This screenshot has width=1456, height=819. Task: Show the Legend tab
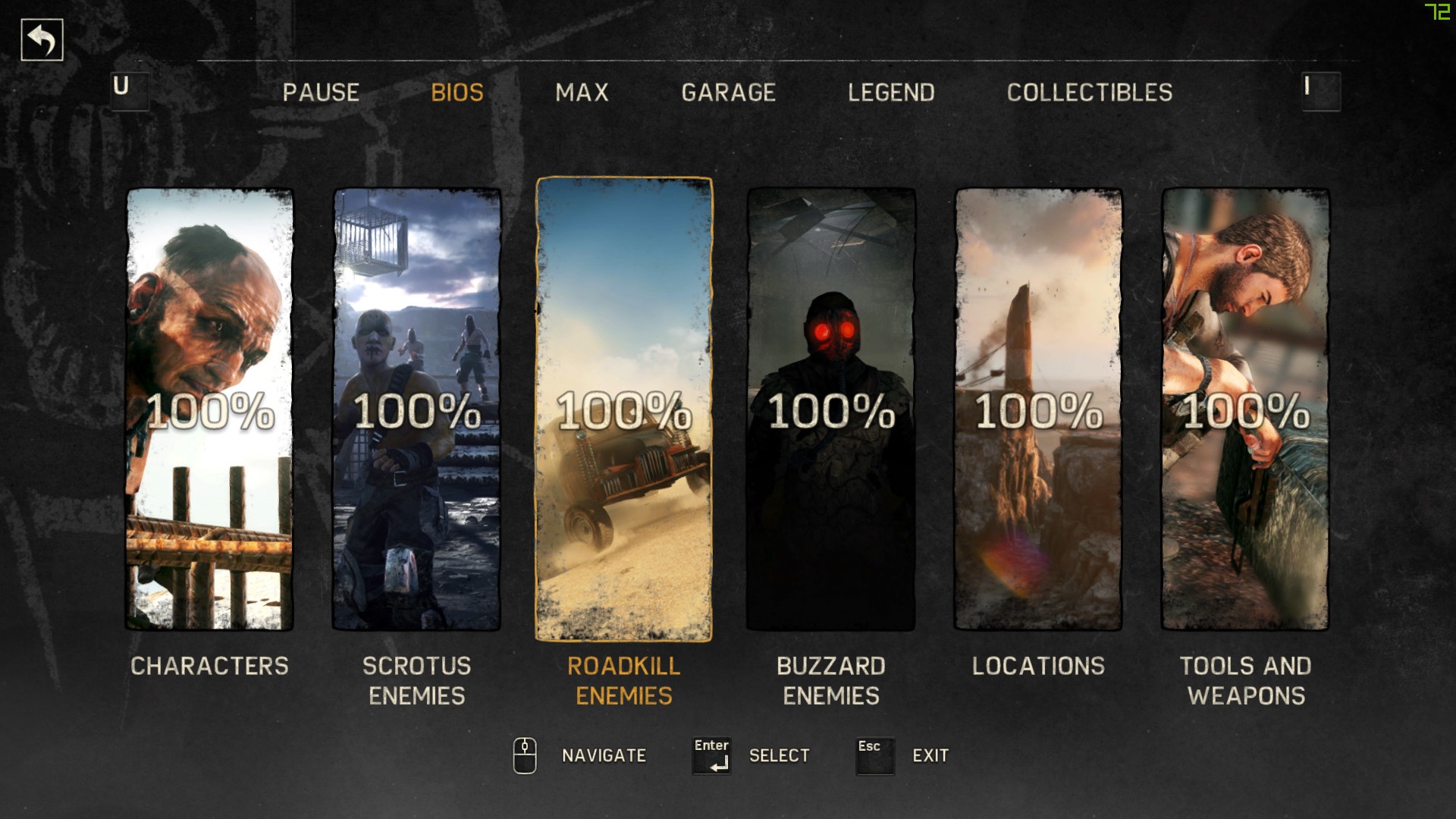(x=891, y=93)
